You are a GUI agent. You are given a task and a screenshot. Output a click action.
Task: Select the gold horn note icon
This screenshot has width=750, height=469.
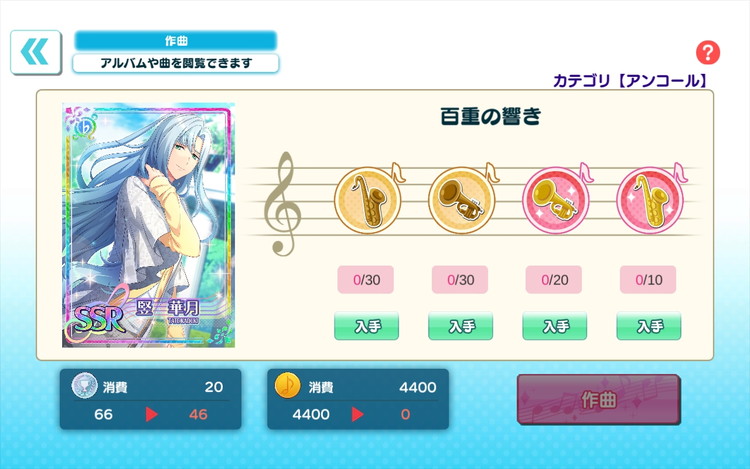[x=460, y=199]
